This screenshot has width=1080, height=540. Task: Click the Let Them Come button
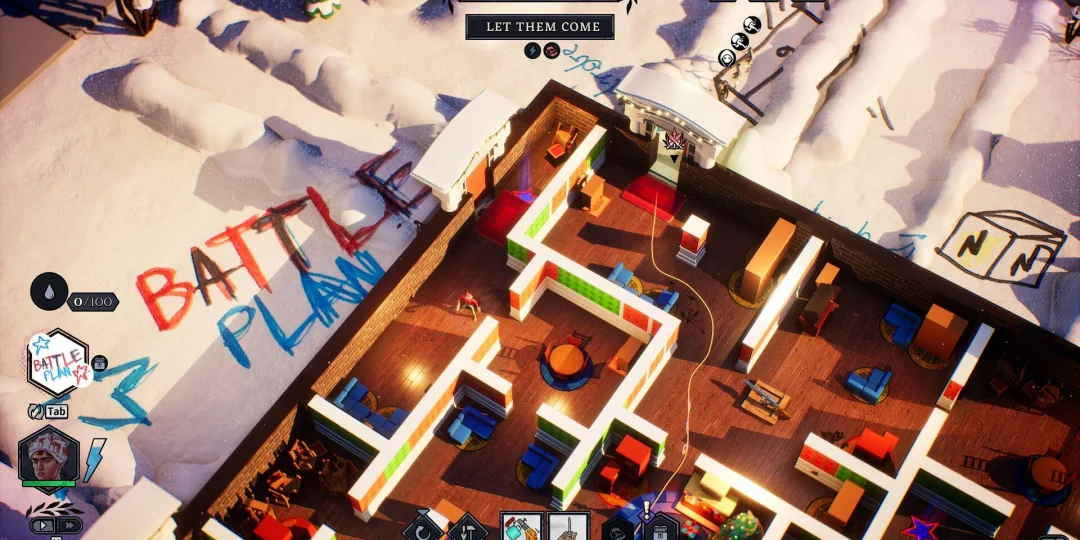click(x=540, y=26)
